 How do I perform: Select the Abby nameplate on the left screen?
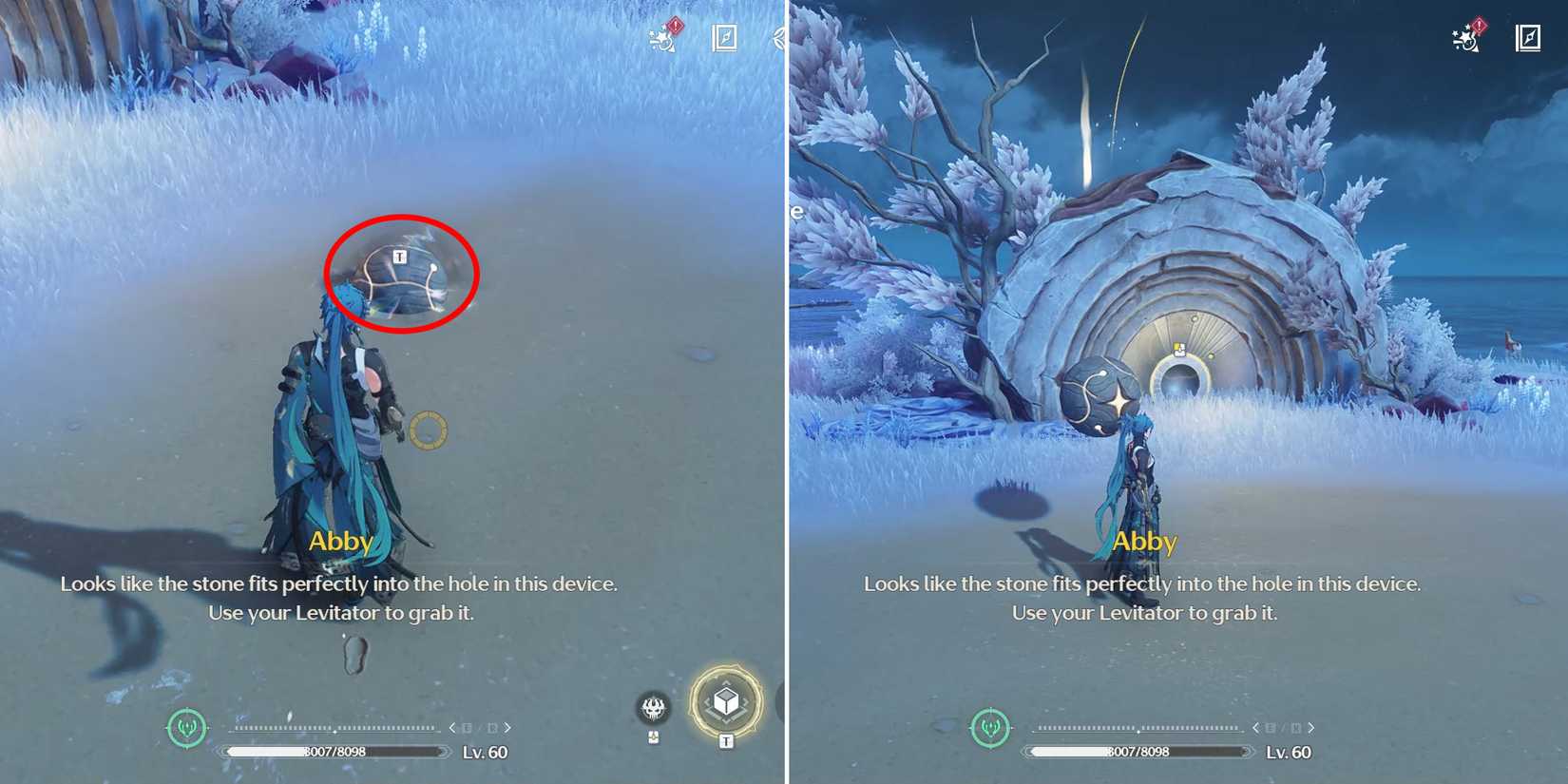[339, 541]
